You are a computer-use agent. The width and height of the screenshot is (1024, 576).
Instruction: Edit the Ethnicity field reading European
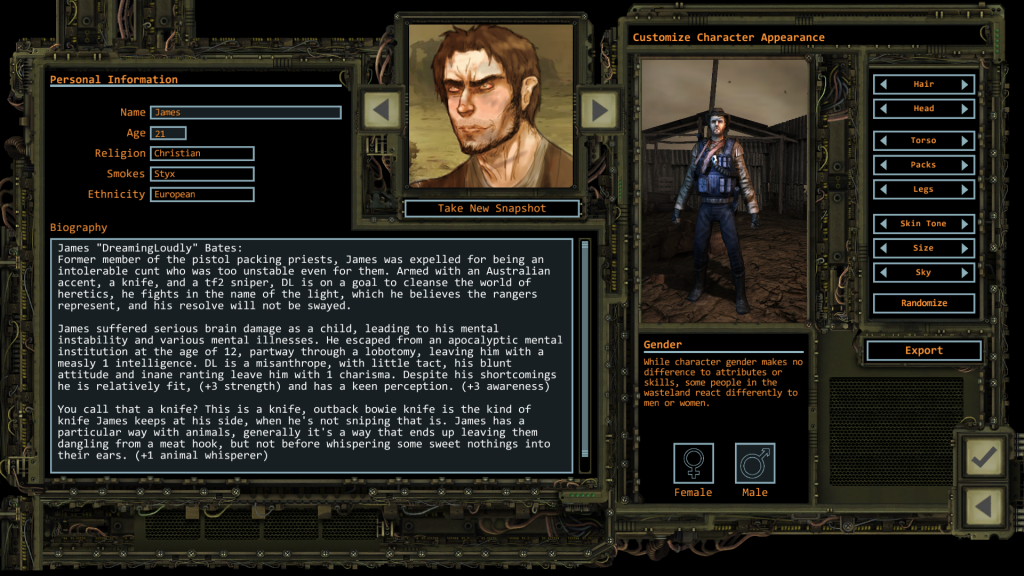pos(202,195)
